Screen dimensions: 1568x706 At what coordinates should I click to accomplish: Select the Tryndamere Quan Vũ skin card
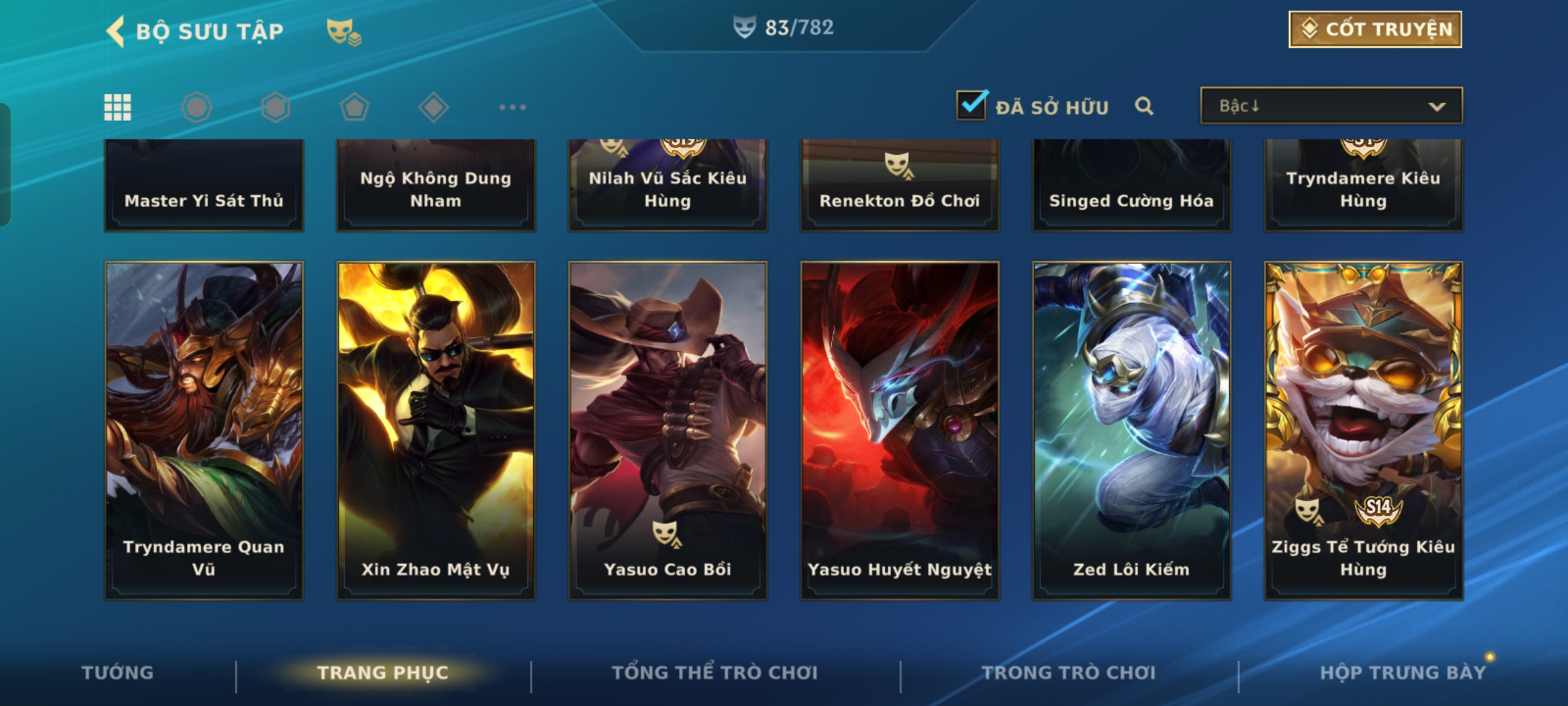pos(204,430)
